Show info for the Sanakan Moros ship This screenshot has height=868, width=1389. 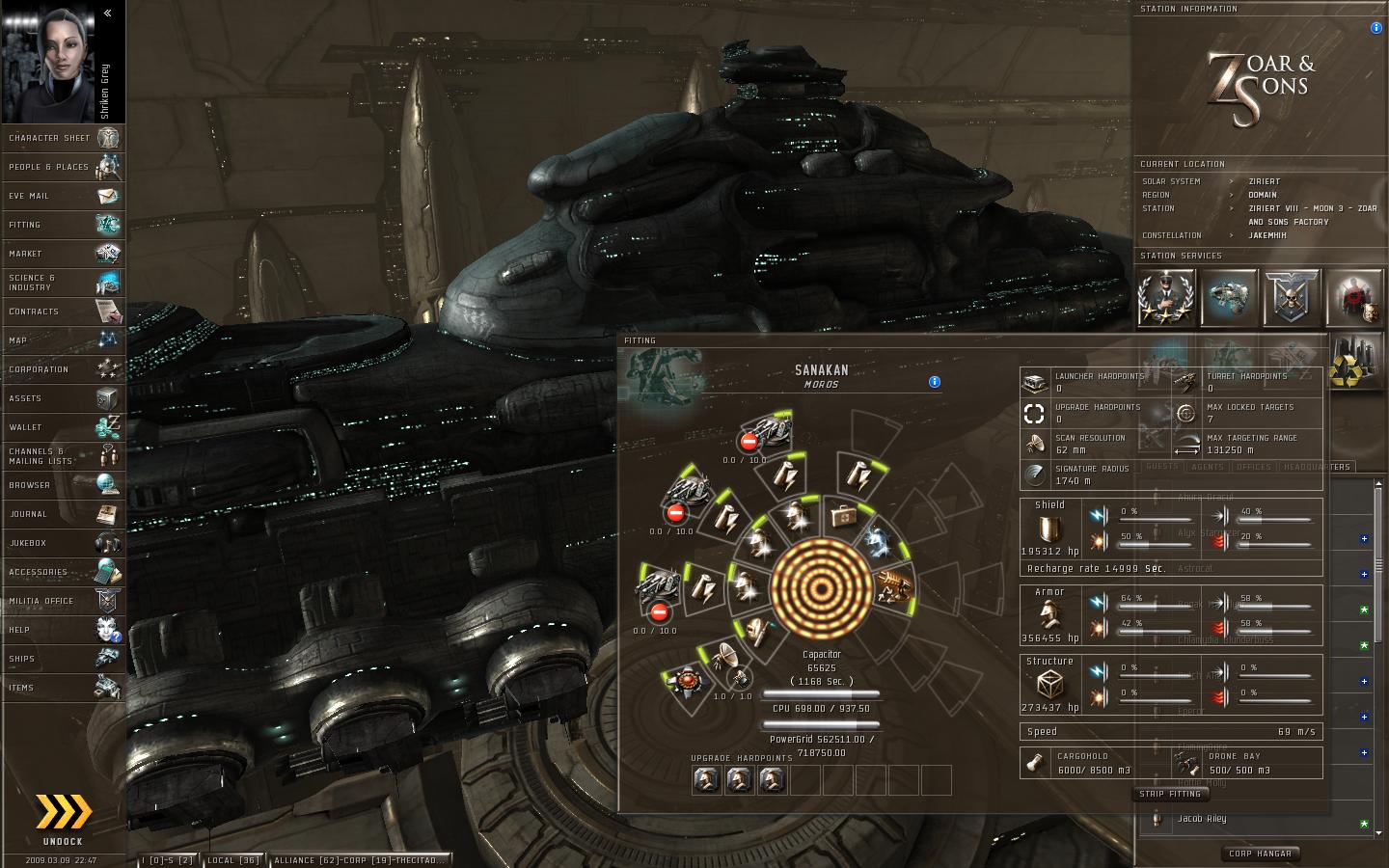tap(934, 382)
